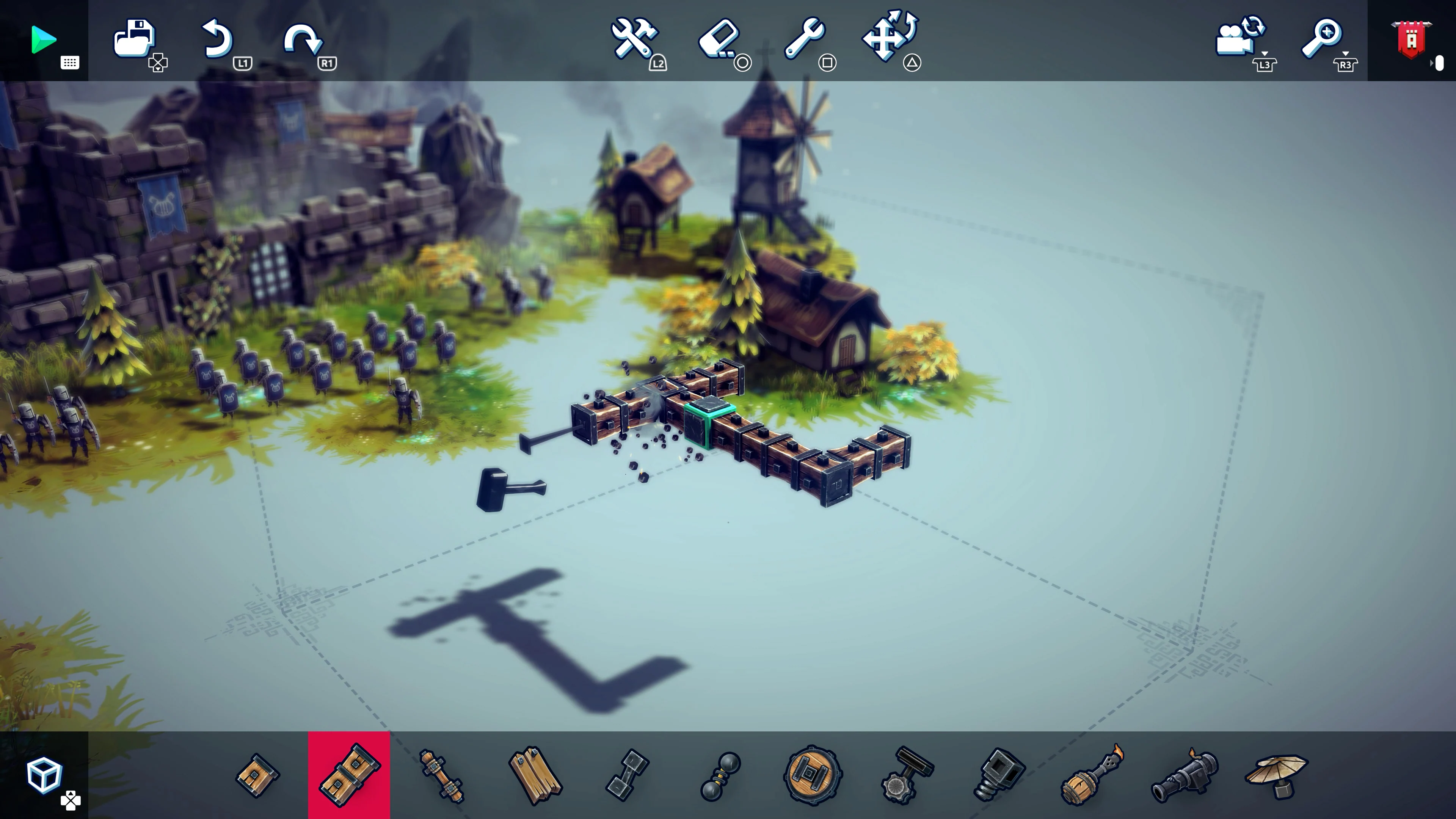The image size is (1456, 819).
Task: Choose the powered wheel block
Action: point(812,775)
